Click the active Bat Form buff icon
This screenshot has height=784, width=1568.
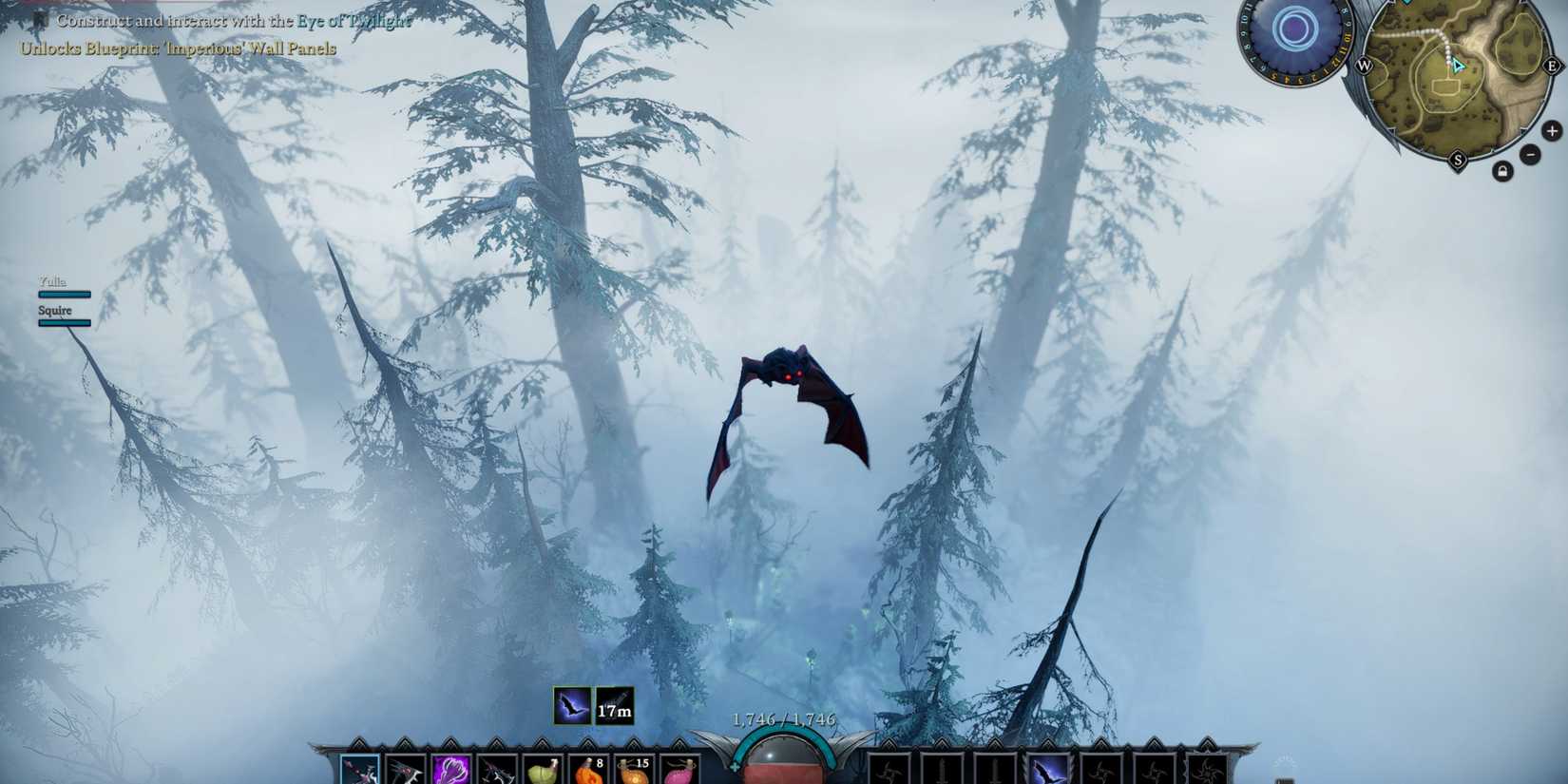(x=571, y=706)
